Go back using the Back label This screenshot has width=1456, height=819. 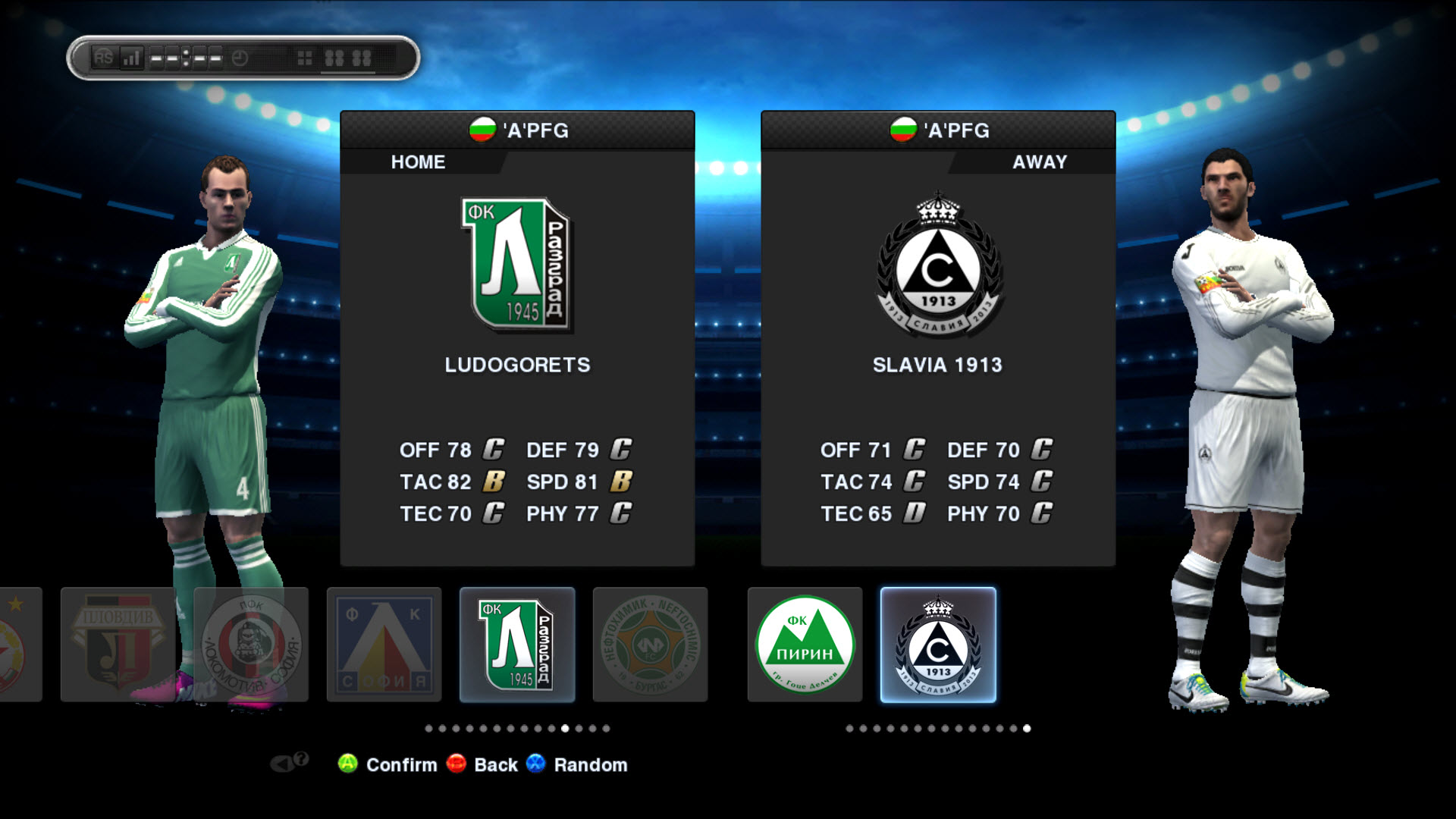click(495, 764)
